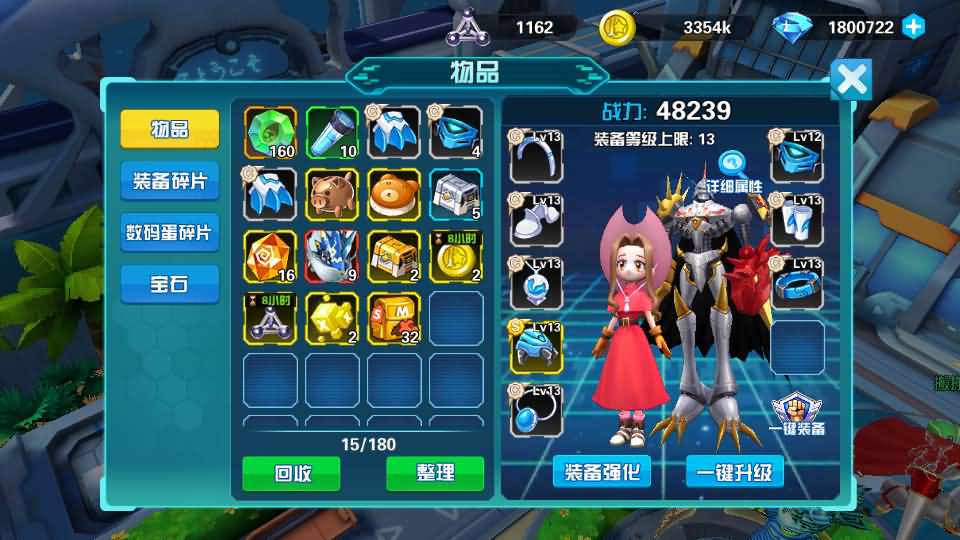This screenshot has width=960, height=540.
Task: Select the S/M gift box stack of 32
Action: click(x=394, y=318)
